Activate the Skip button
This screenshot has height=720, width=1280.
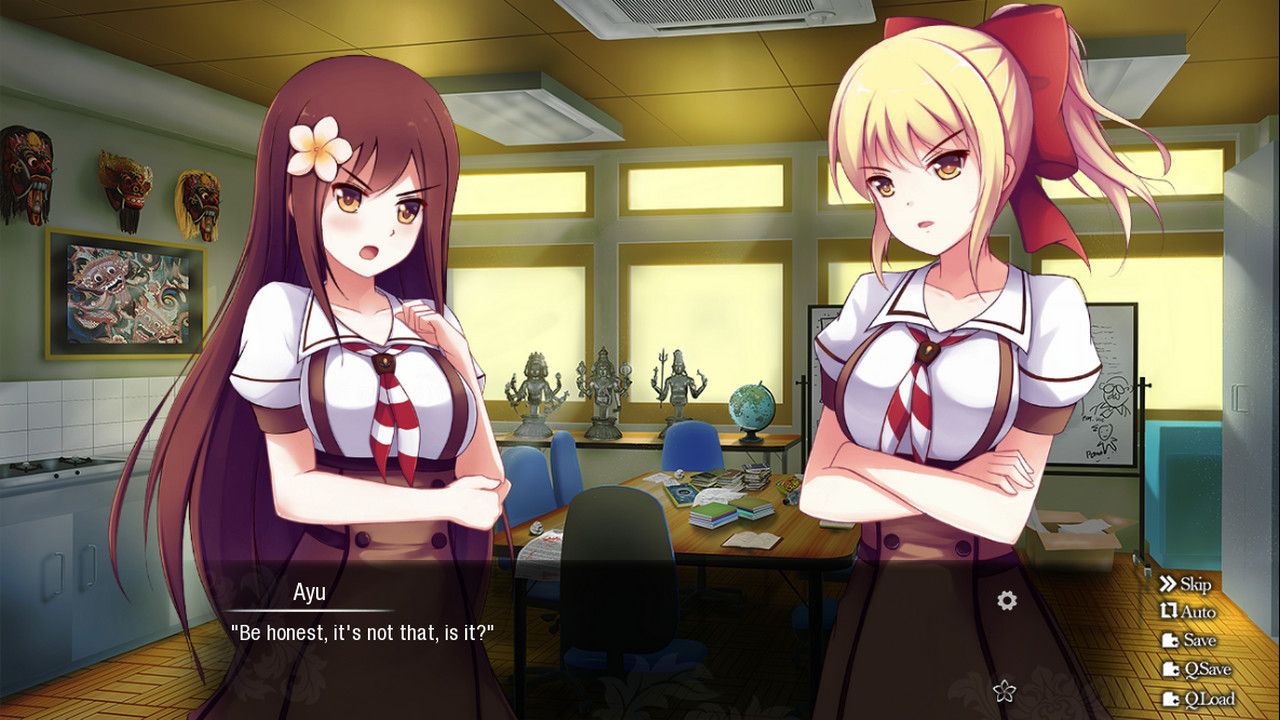pyautogui.click(x=1185, y=584)
